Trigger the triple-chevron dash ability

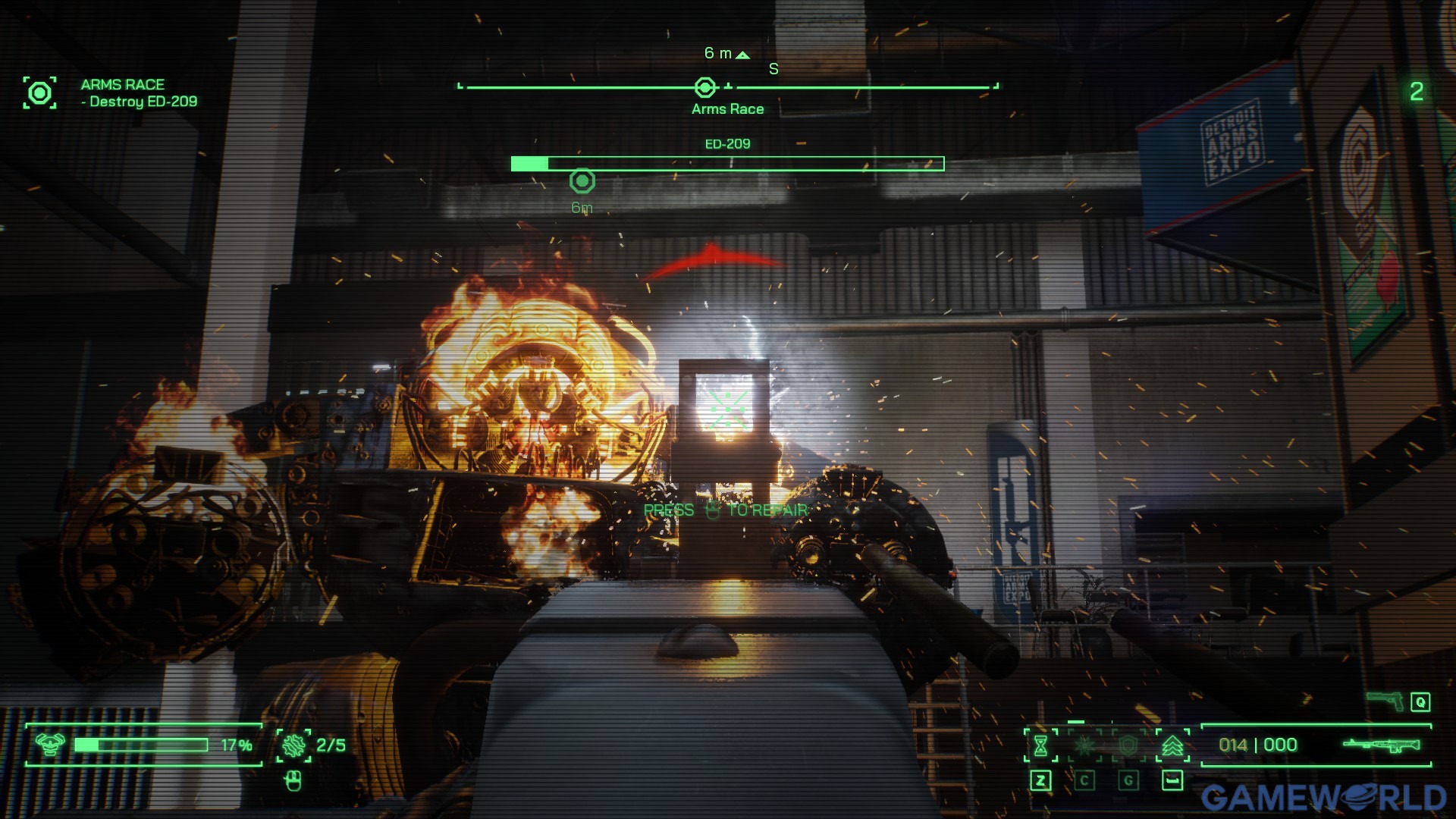(x=1172, y=745)
